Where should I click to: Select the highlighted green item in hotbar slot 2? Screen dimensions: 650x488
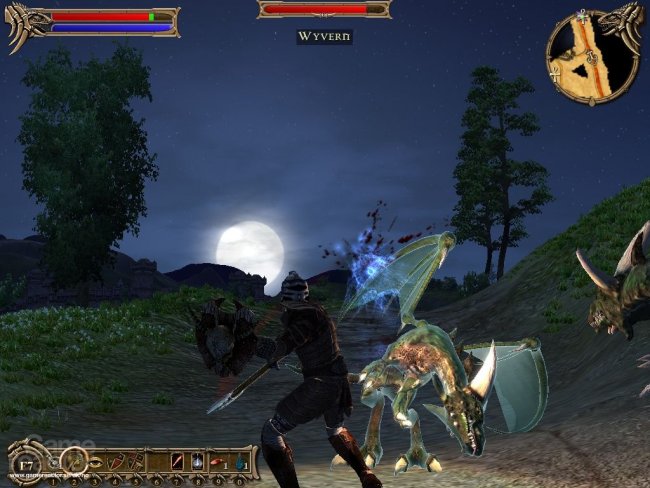(x=72, y=461)
